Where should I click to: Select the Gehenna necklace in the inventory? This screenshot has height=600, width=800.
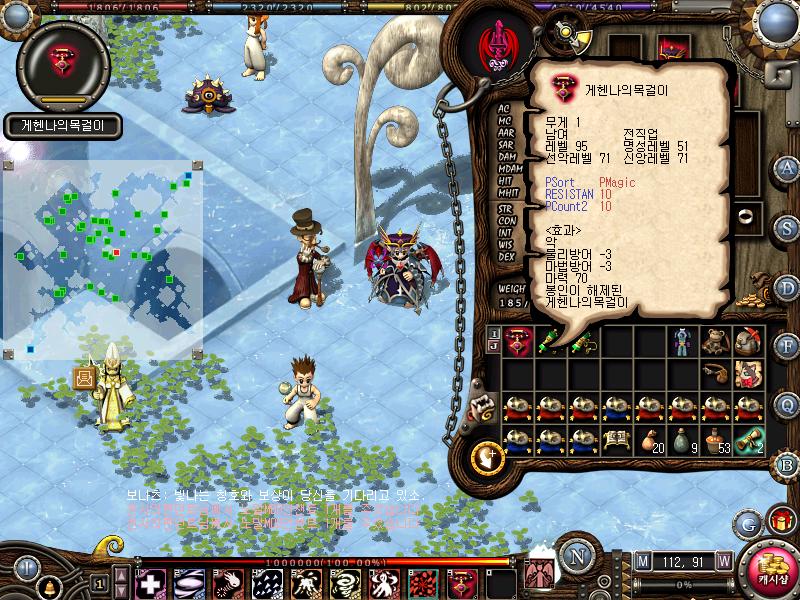518,341
